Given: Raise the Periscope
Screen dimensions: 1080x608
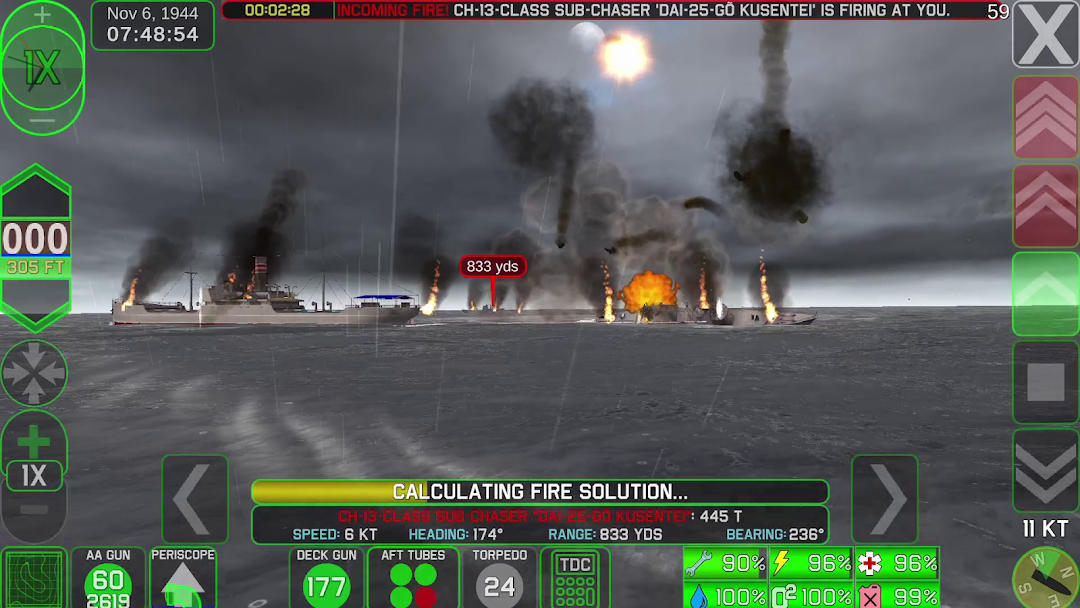Looking at the screenshot, I should [x=183, y=579].
